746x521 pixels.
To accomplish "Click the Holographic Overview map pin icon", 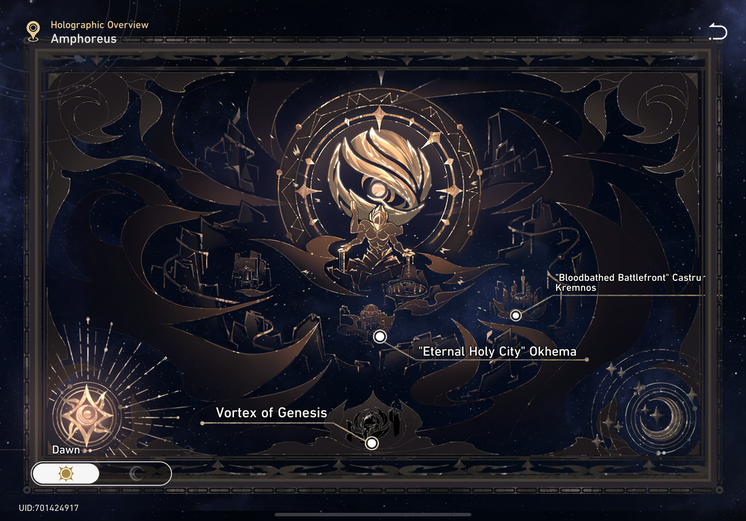I will pos(33,32).
